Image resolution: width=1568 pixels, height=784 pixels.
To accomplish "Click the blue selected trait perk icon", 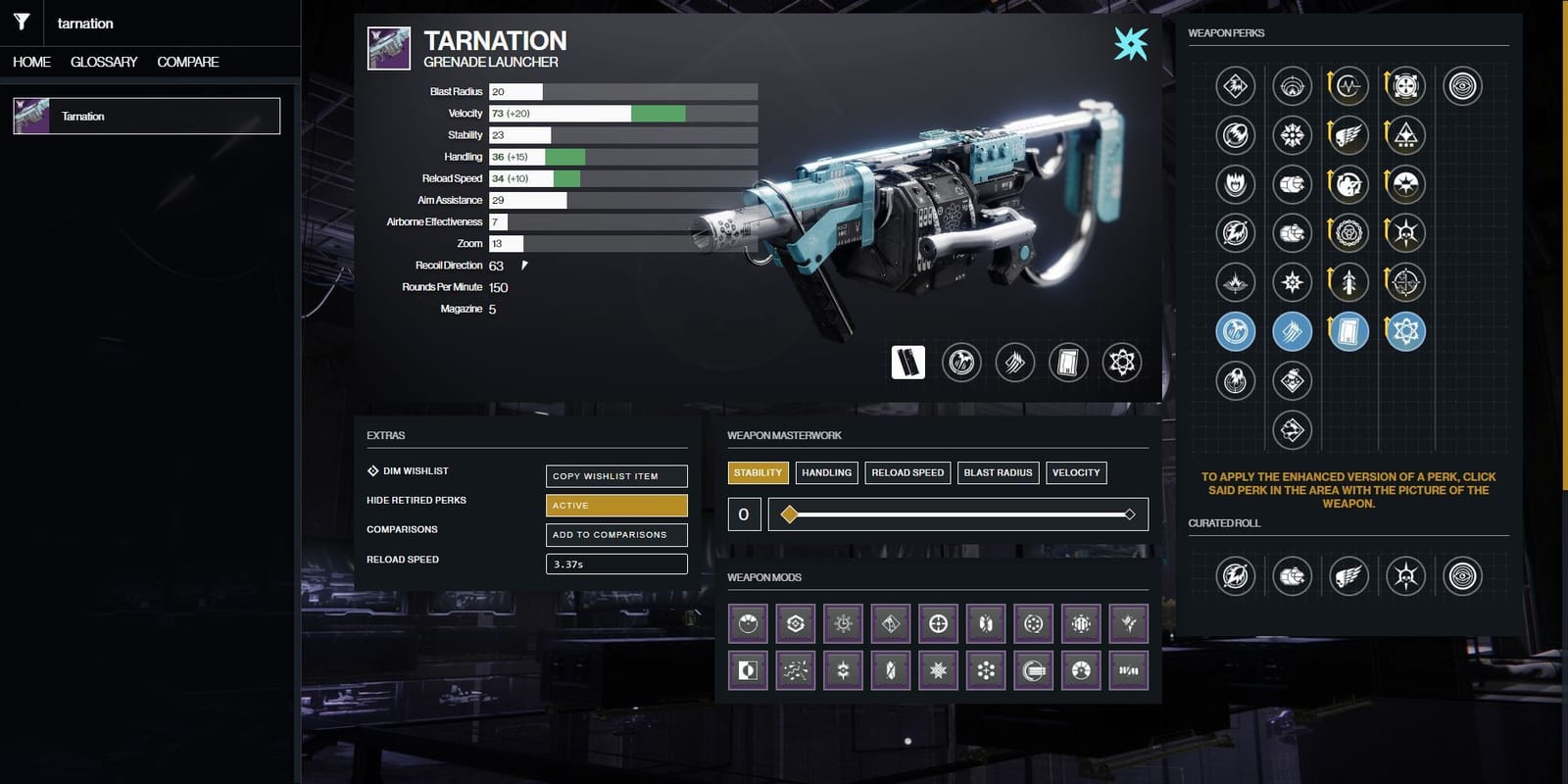I will click(x=1235, y=331).
